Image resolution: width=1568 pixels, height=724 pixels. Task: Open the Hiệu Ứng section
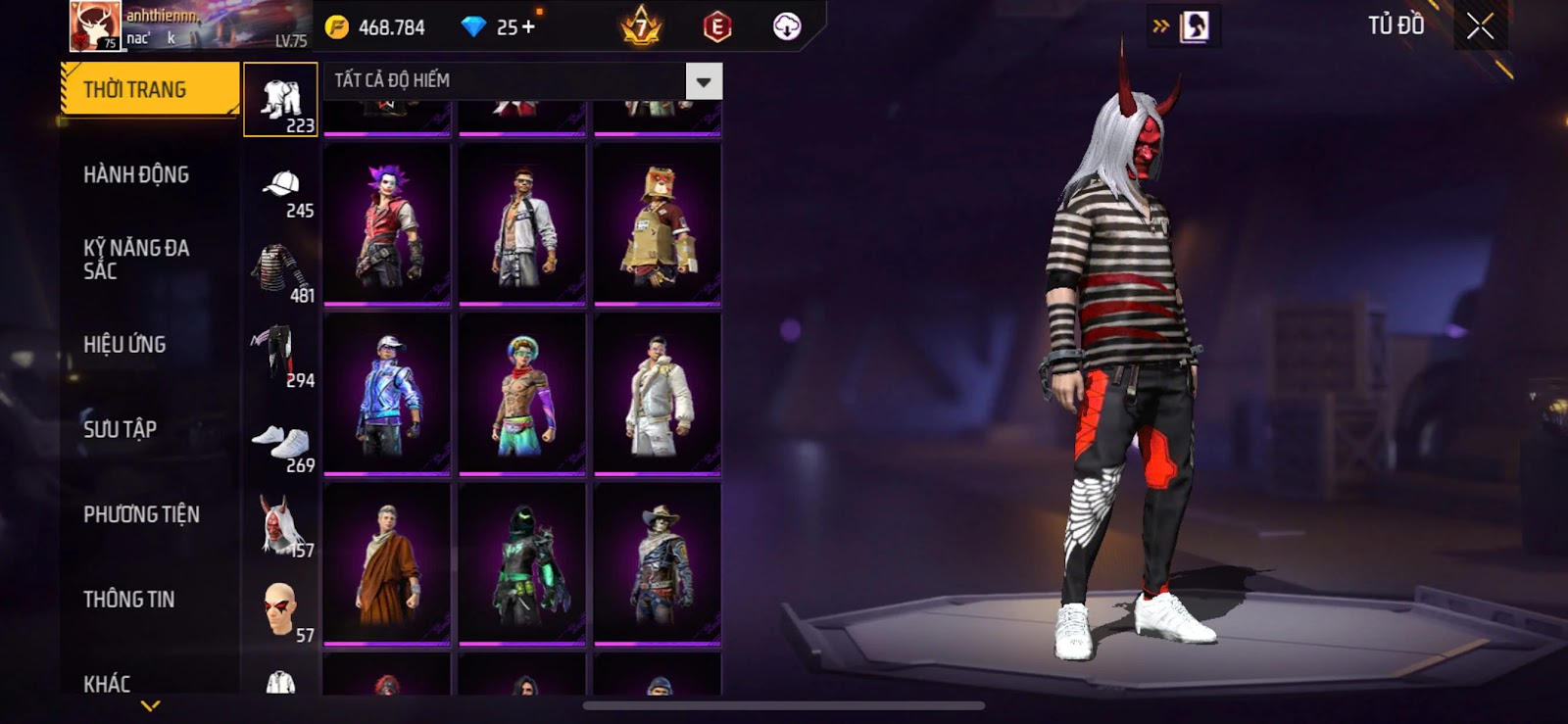124,344
